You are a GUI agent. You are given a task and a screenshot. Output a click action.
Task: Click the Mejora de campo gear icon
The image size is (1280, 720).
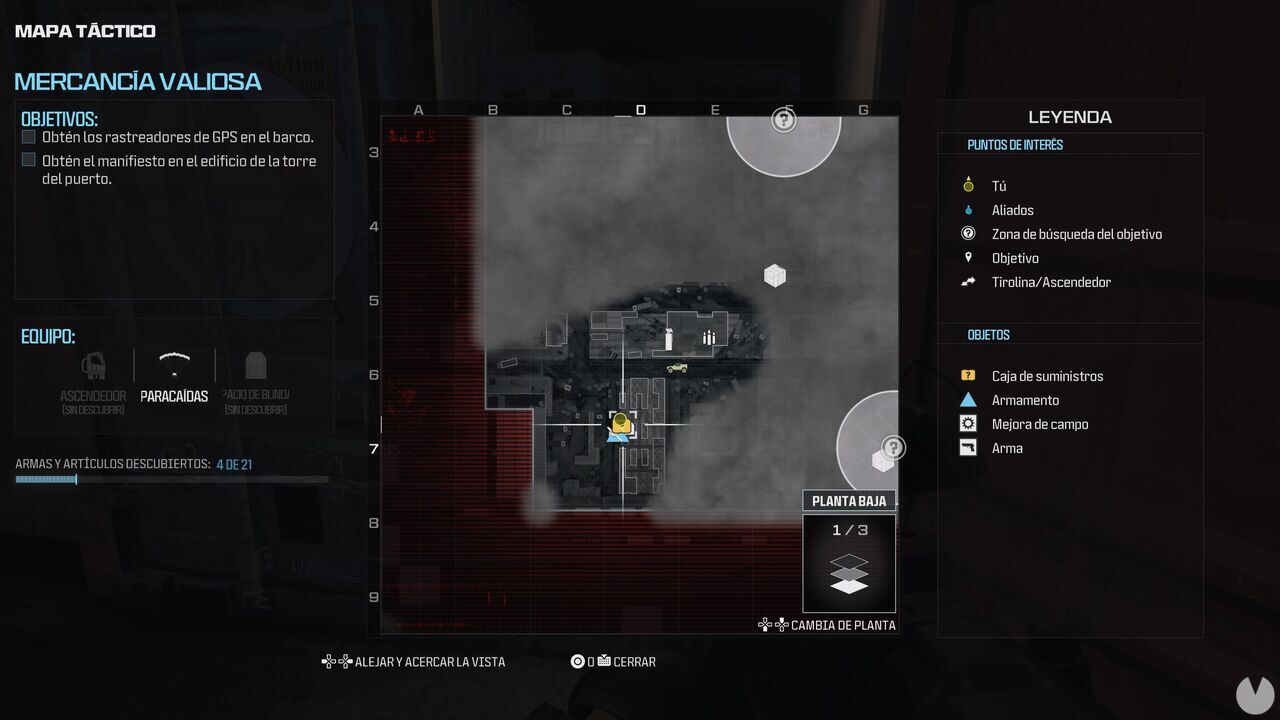coord(967,423)
